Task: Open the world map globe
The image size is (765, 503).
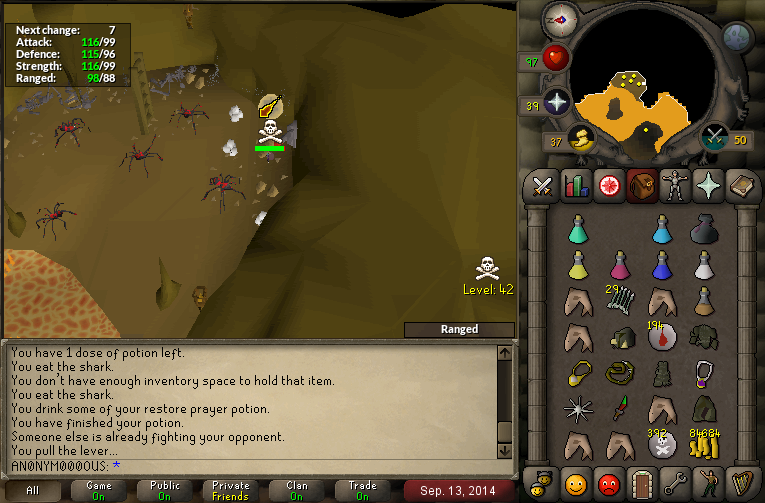Action: coord(737,38)
